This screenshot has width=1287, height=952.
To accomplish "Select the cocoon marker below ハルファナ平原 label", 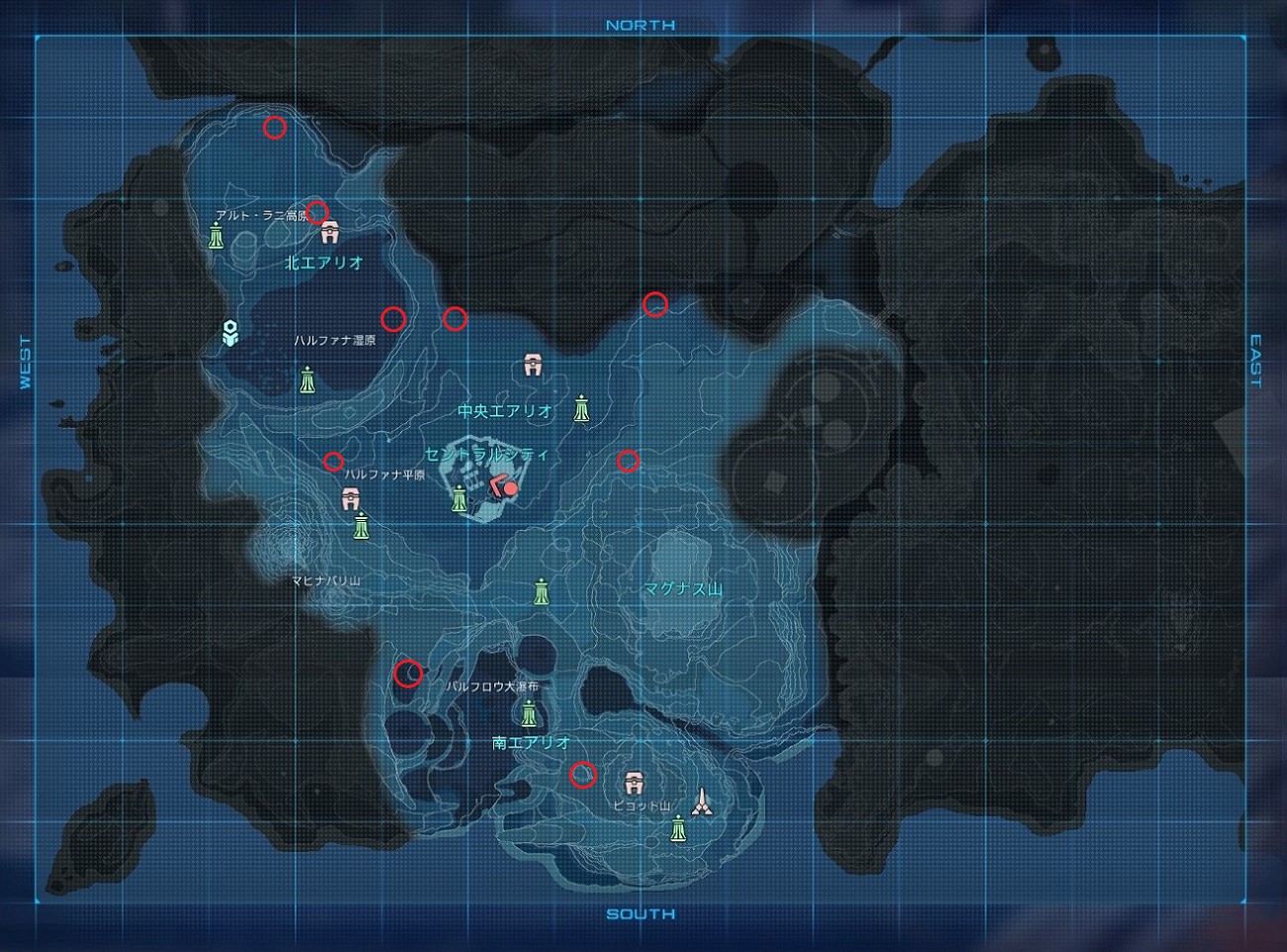I will [349, 498].
